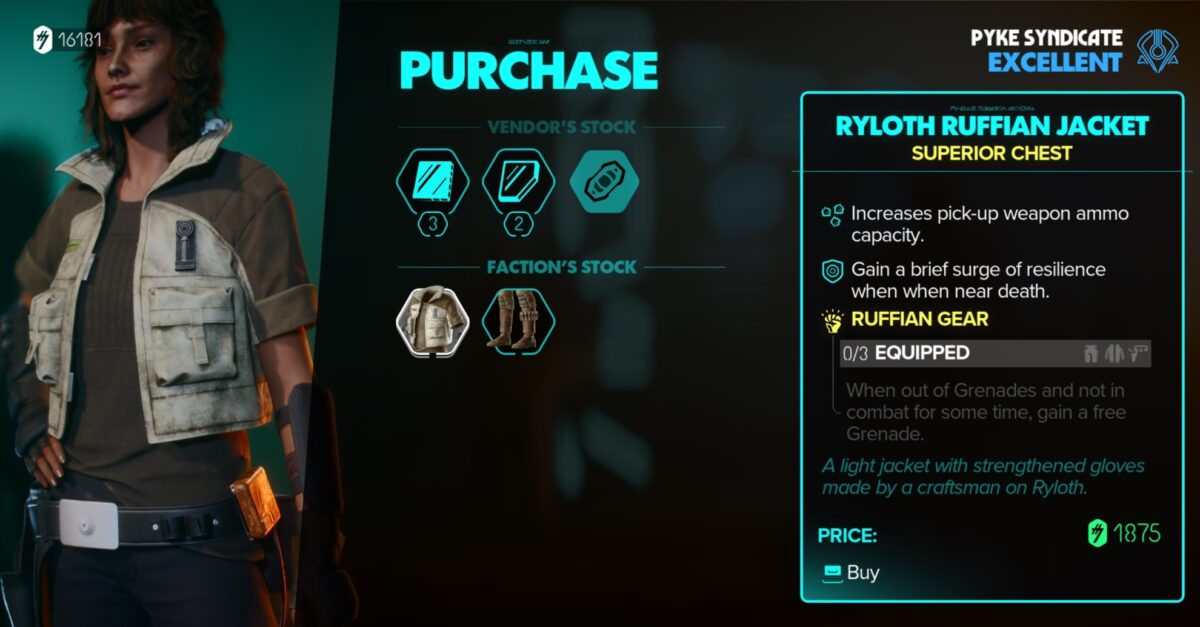Select the Ryloth Ruffian Jacket in faction stock
The image size is (1200, 627).
(x=432, y=322)
